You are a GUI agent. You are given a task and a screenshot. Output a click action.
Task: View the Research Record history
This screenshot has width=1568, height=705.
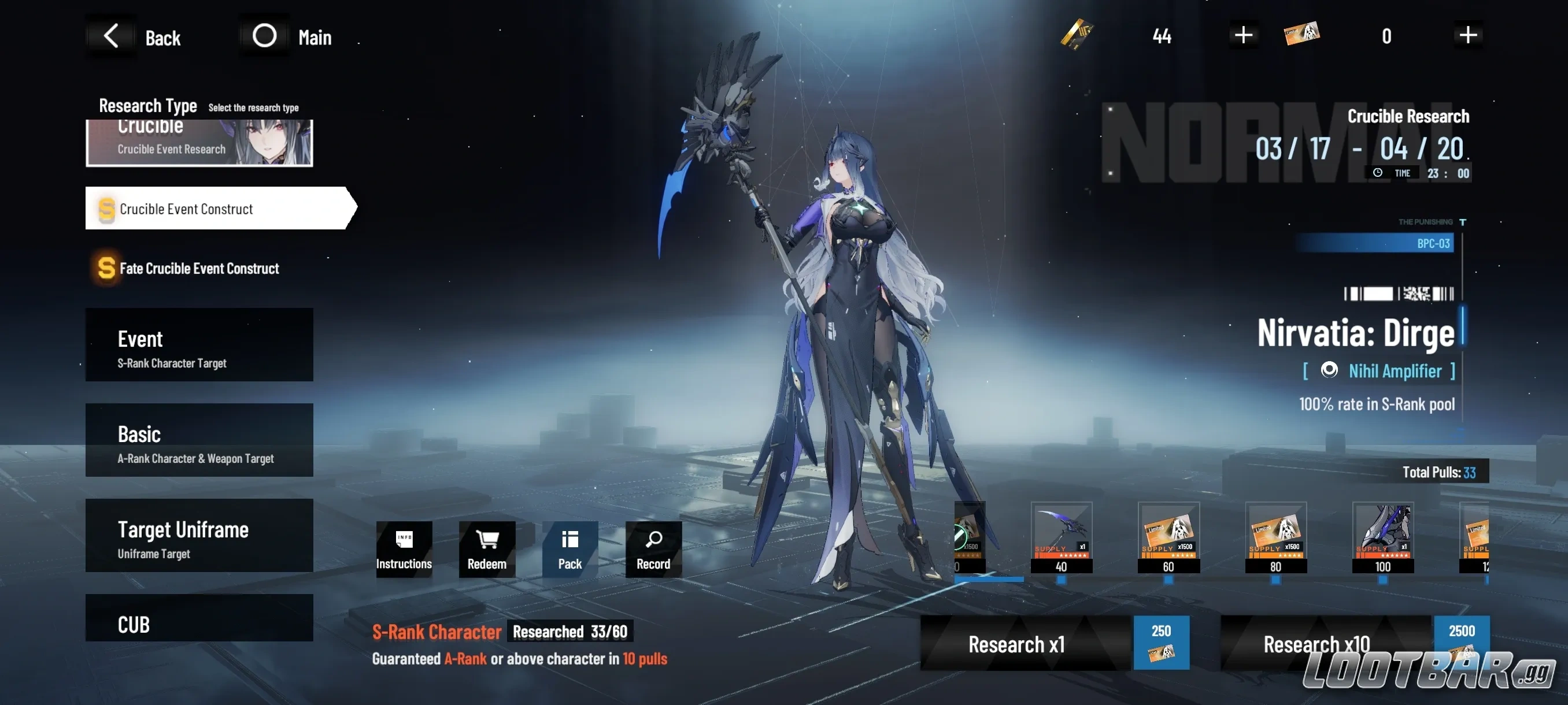(653, 550)
